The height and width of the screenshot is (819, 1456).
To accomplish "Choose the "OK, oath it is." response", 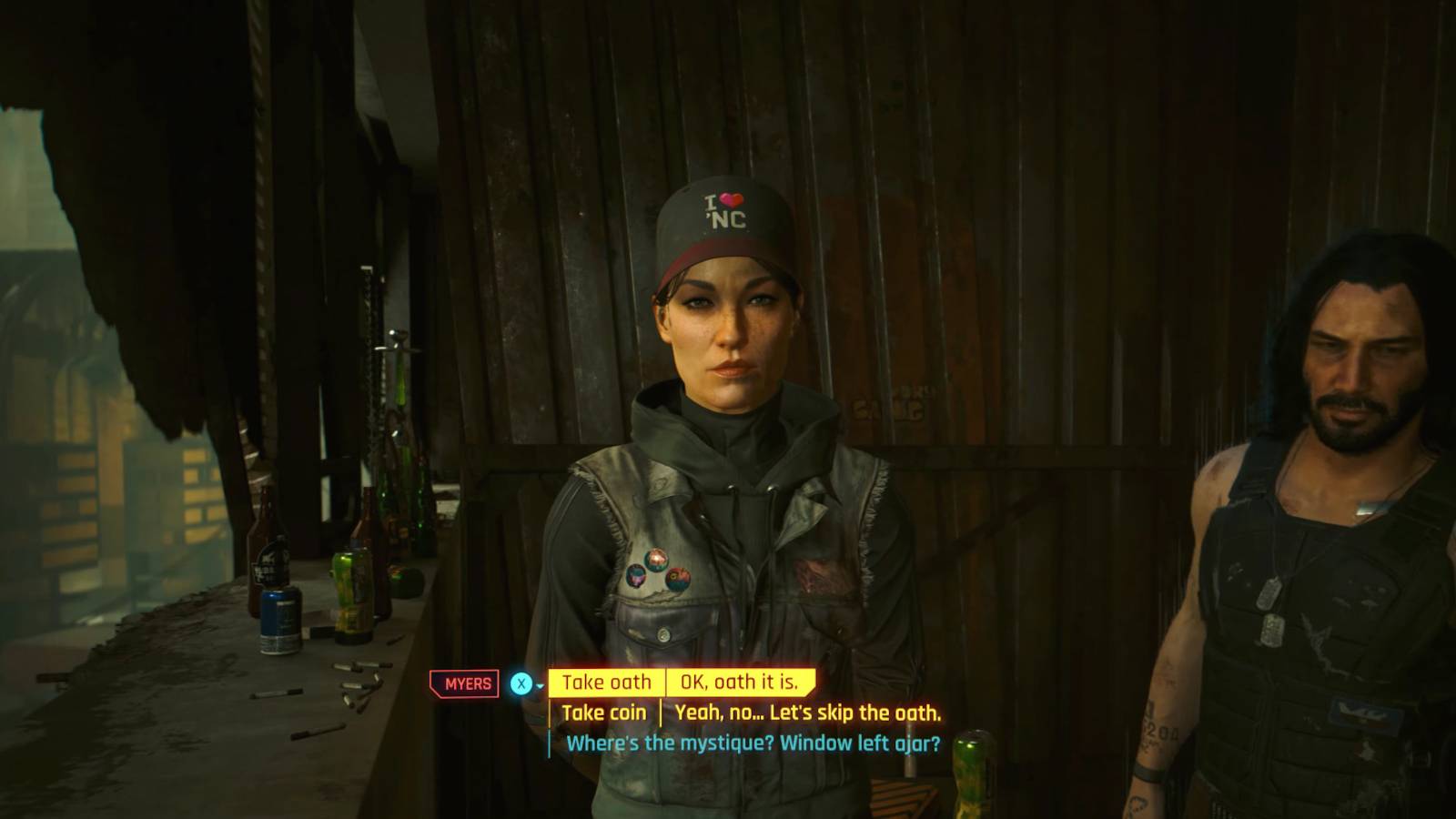I will (x=740, y=682).
